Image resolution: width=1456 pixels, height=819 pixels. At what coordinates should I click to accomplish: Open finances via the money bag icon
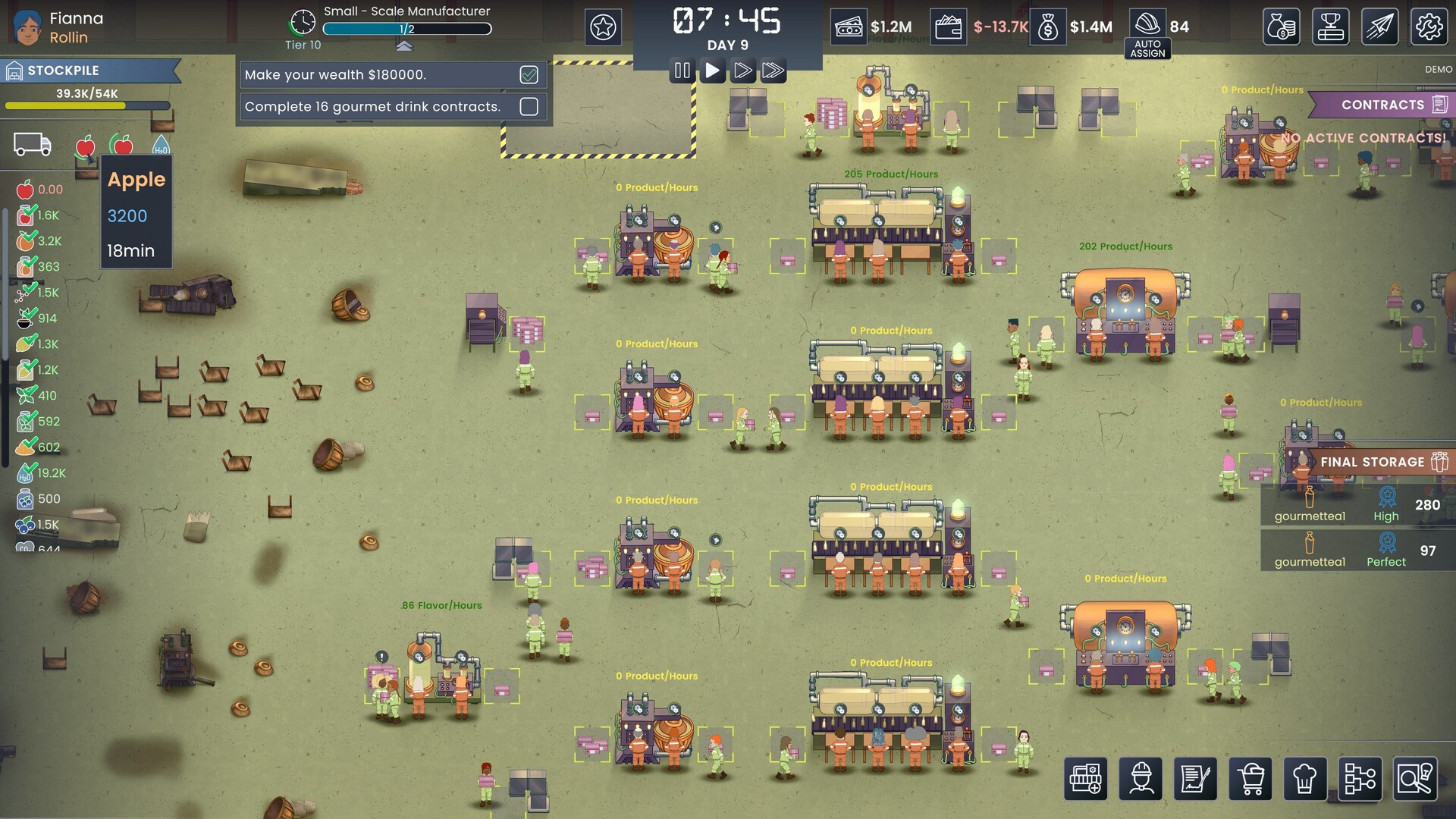(x=1282, y=26)
